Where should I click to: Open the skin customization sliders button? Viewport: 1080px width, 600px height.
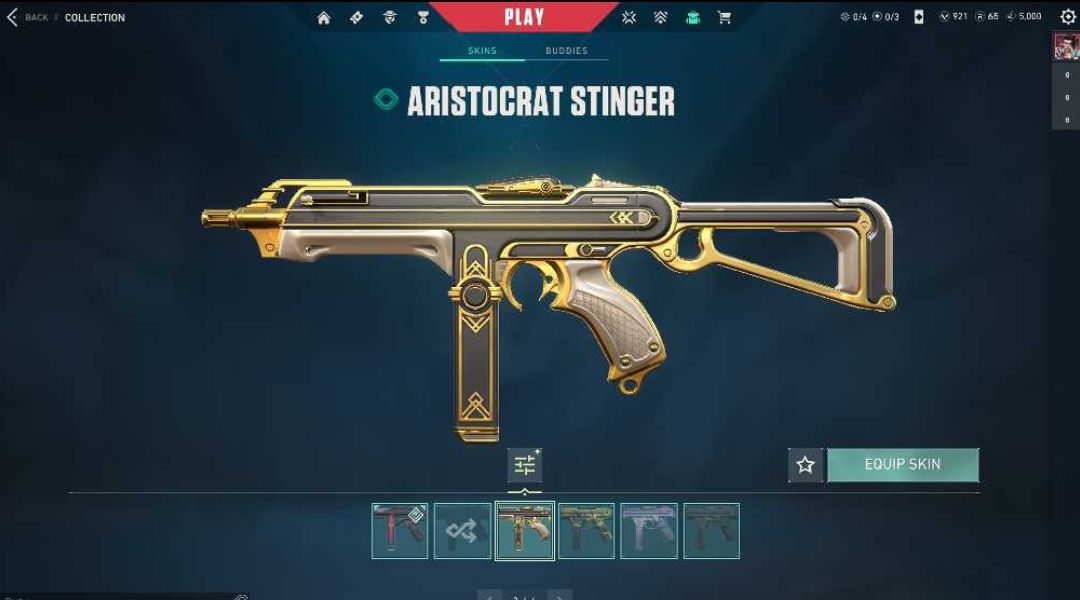coord(524,465)
